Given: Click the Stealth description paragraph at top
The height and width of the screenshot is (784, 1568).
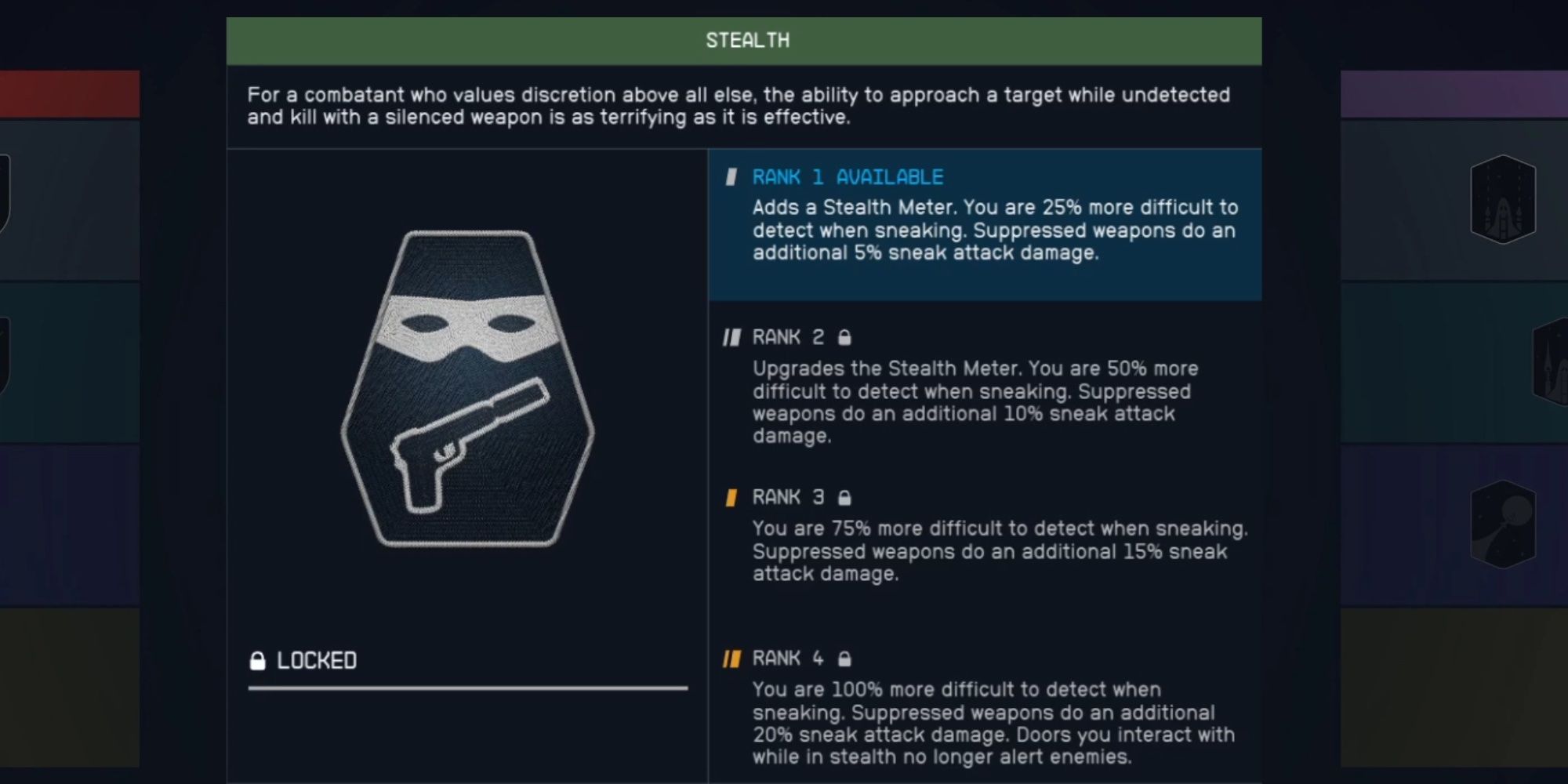Looking at the screenshot, I should point(737,107).
